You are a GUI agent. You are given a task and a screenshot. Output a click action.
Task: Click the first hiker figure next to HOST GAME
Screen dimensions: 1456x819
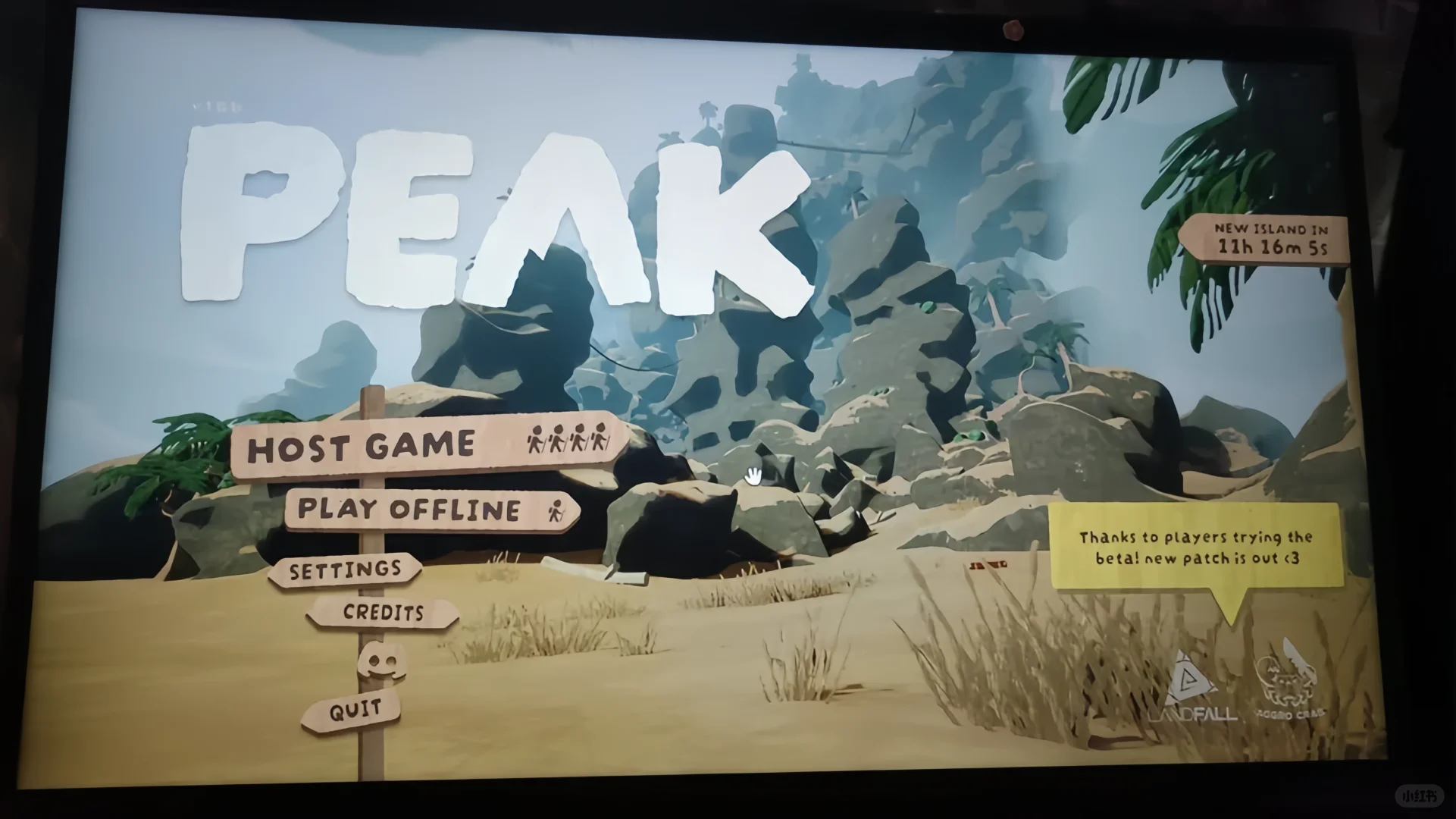pos(535,440)
